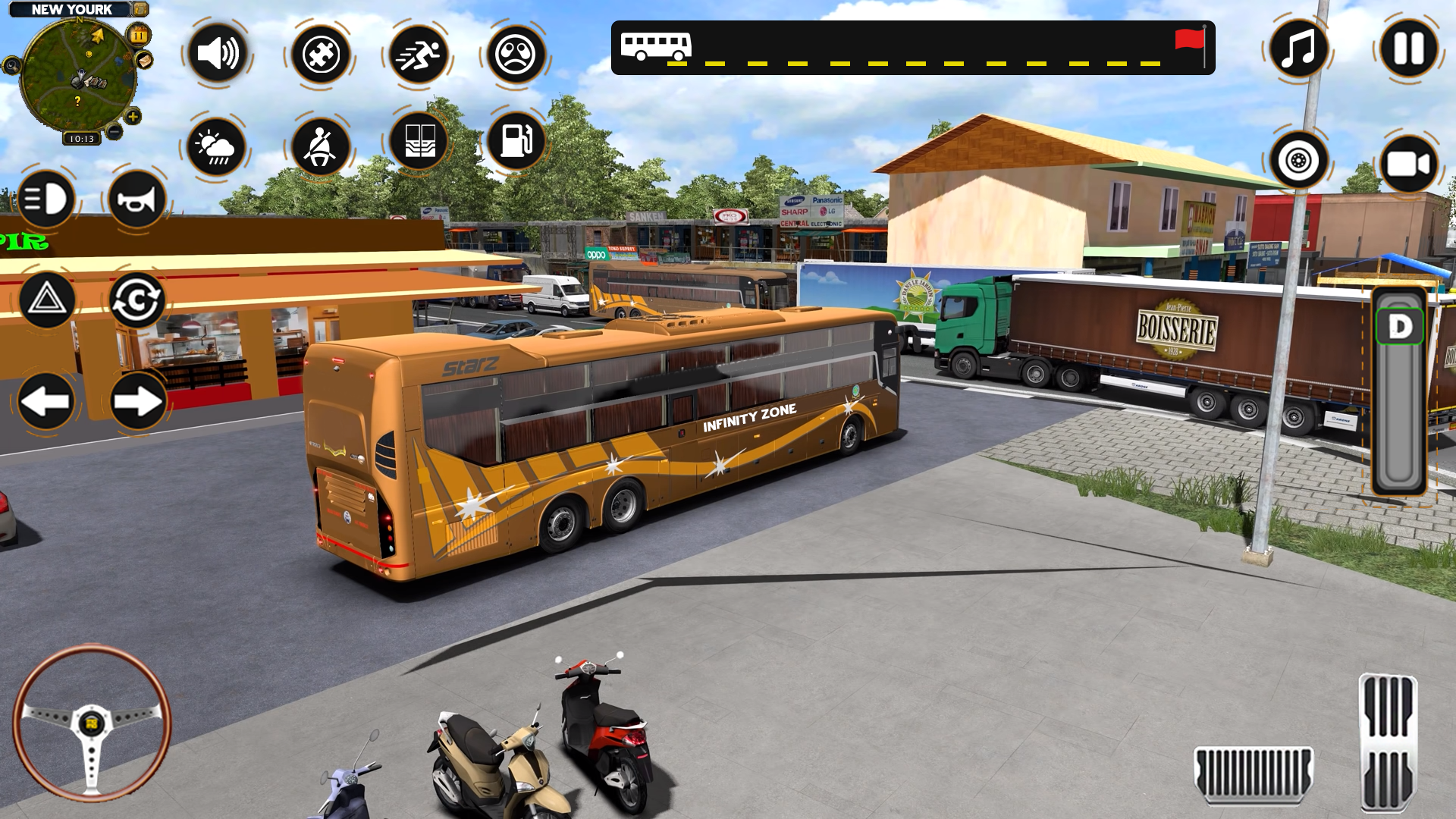Steer right with the right arrow

tap(137, 401)
